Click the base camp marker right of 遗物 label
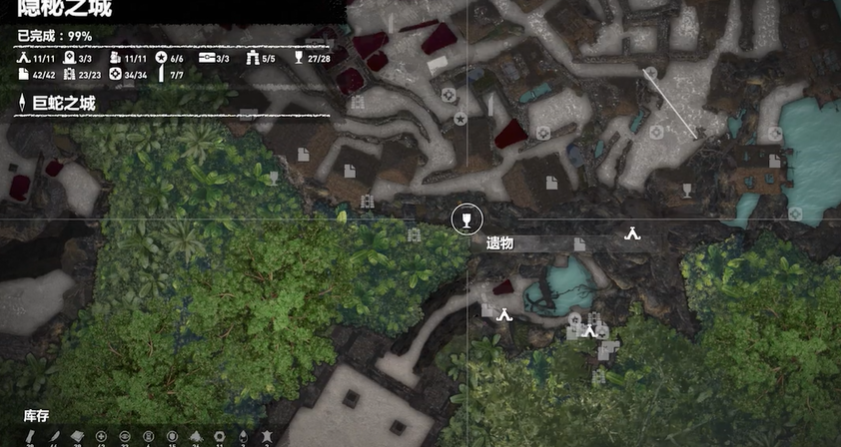The width and height of the screenshot is (841, 447). [x=633, y=234]
